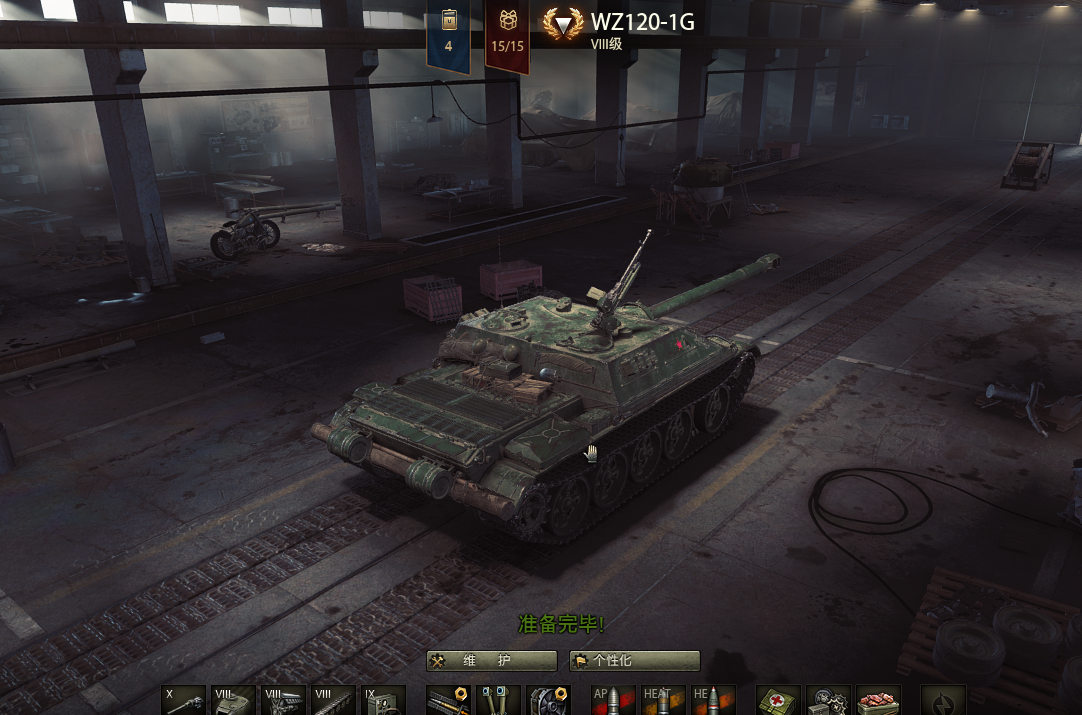This screenshot has height=715, width=1082.
Task: Select the first aid kit consumable
Action: (778, 700)
